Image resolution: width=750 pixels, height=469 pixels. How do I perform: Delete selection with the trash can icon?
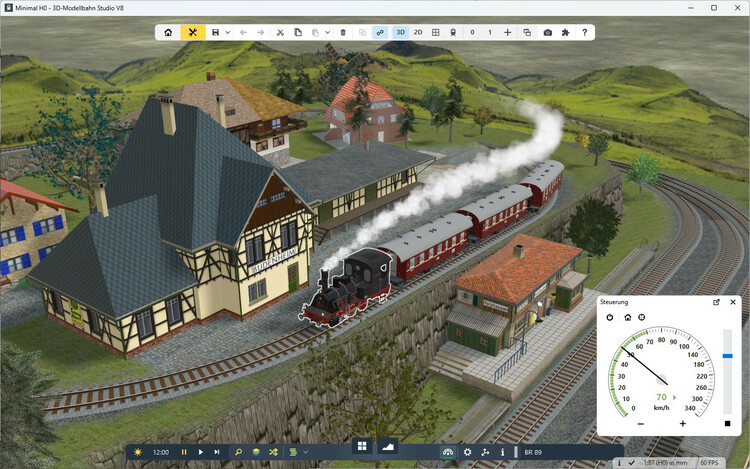343,32
